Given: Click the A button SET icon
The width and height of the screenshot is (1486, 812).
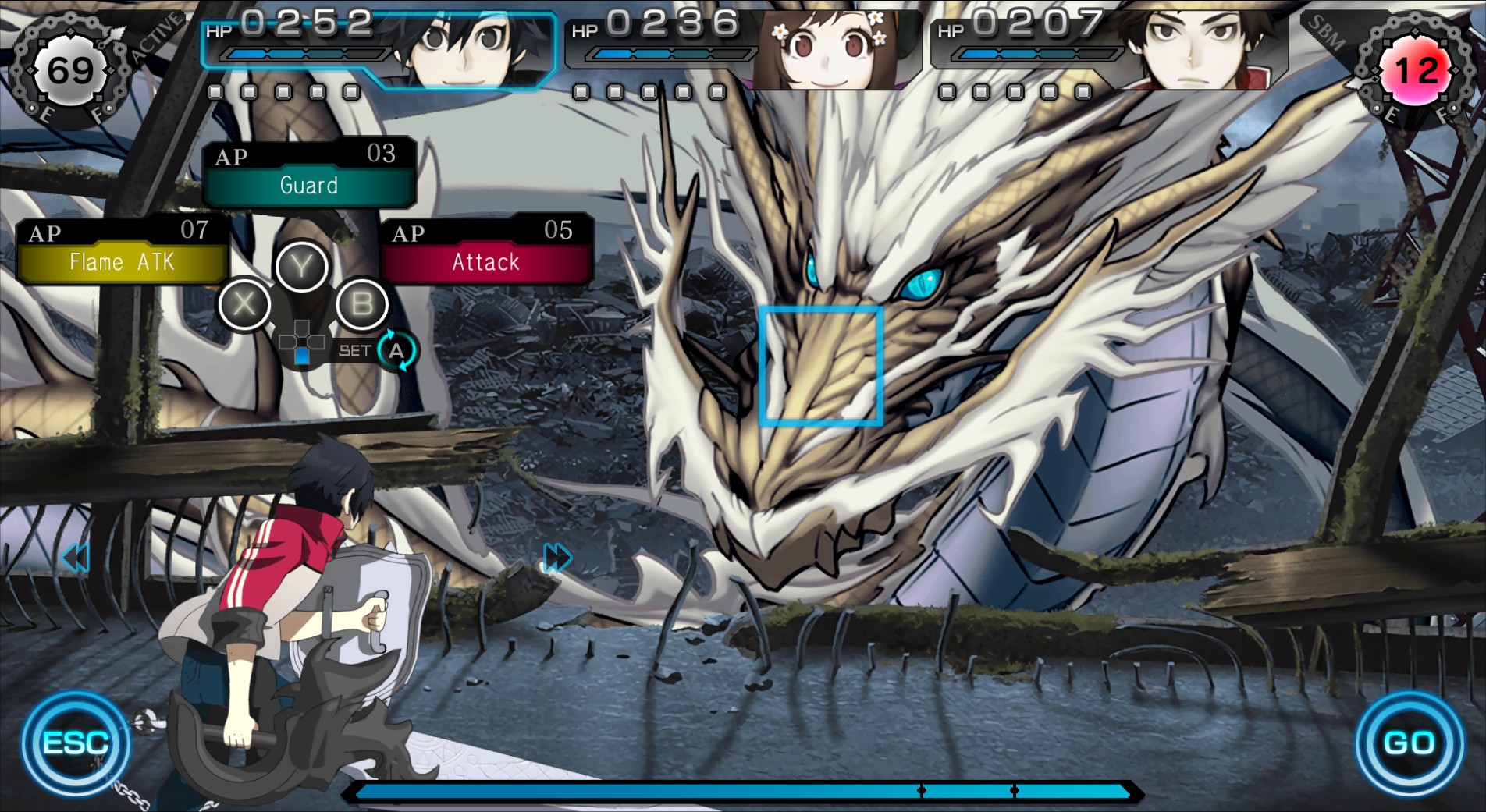Looking at the screenshot, I should [396, 353].
